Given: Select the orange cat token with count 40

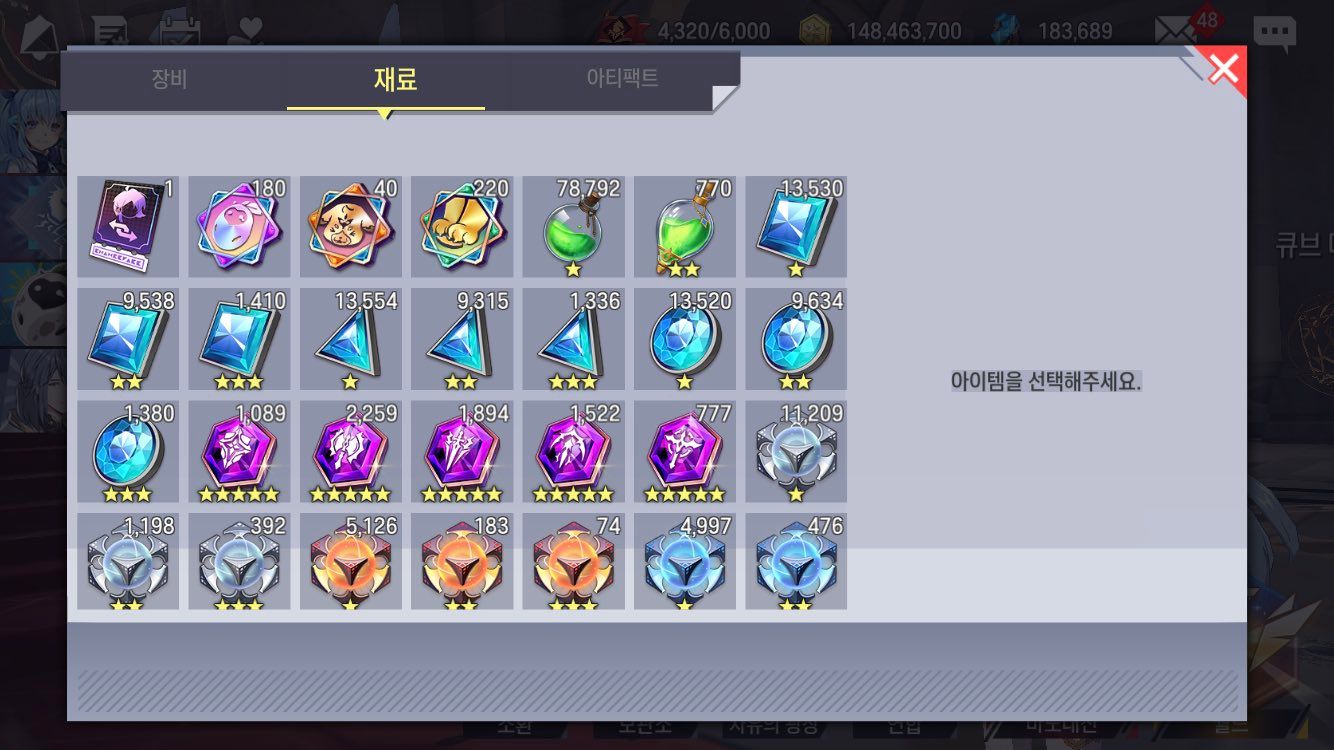Looking at the screenshot, I should 351,227.
